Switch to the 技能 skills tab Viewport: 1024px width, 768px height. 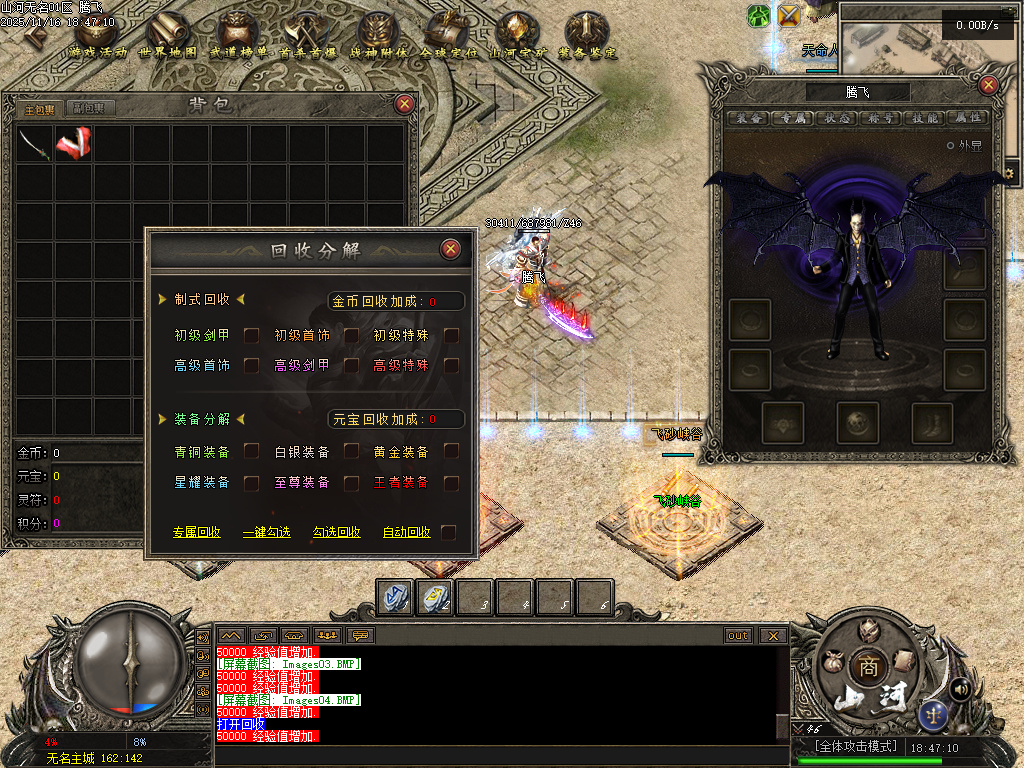tap(923, 118)
